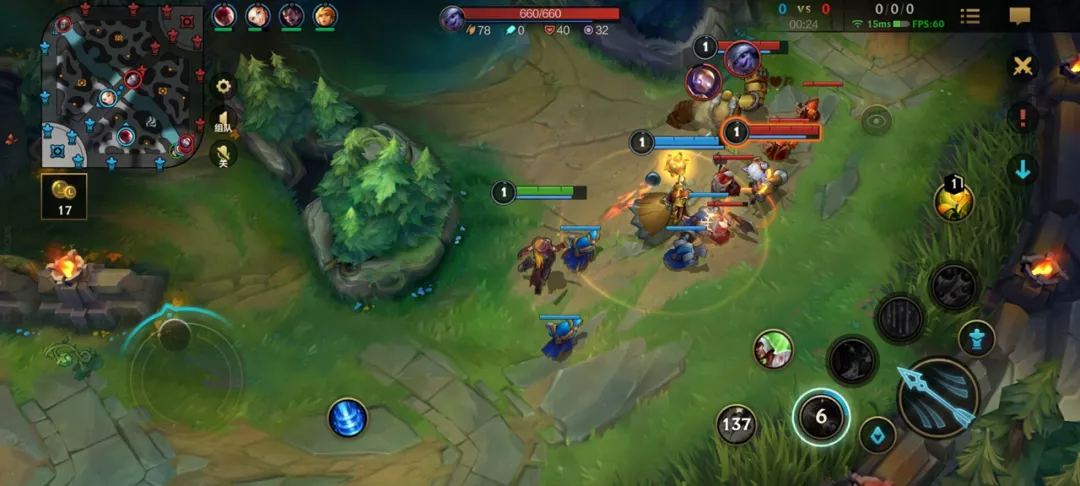Activate the ability showing cooldown 6
Image resolution: width=1080 pixels, height=486 pixels.
(821, 416)
